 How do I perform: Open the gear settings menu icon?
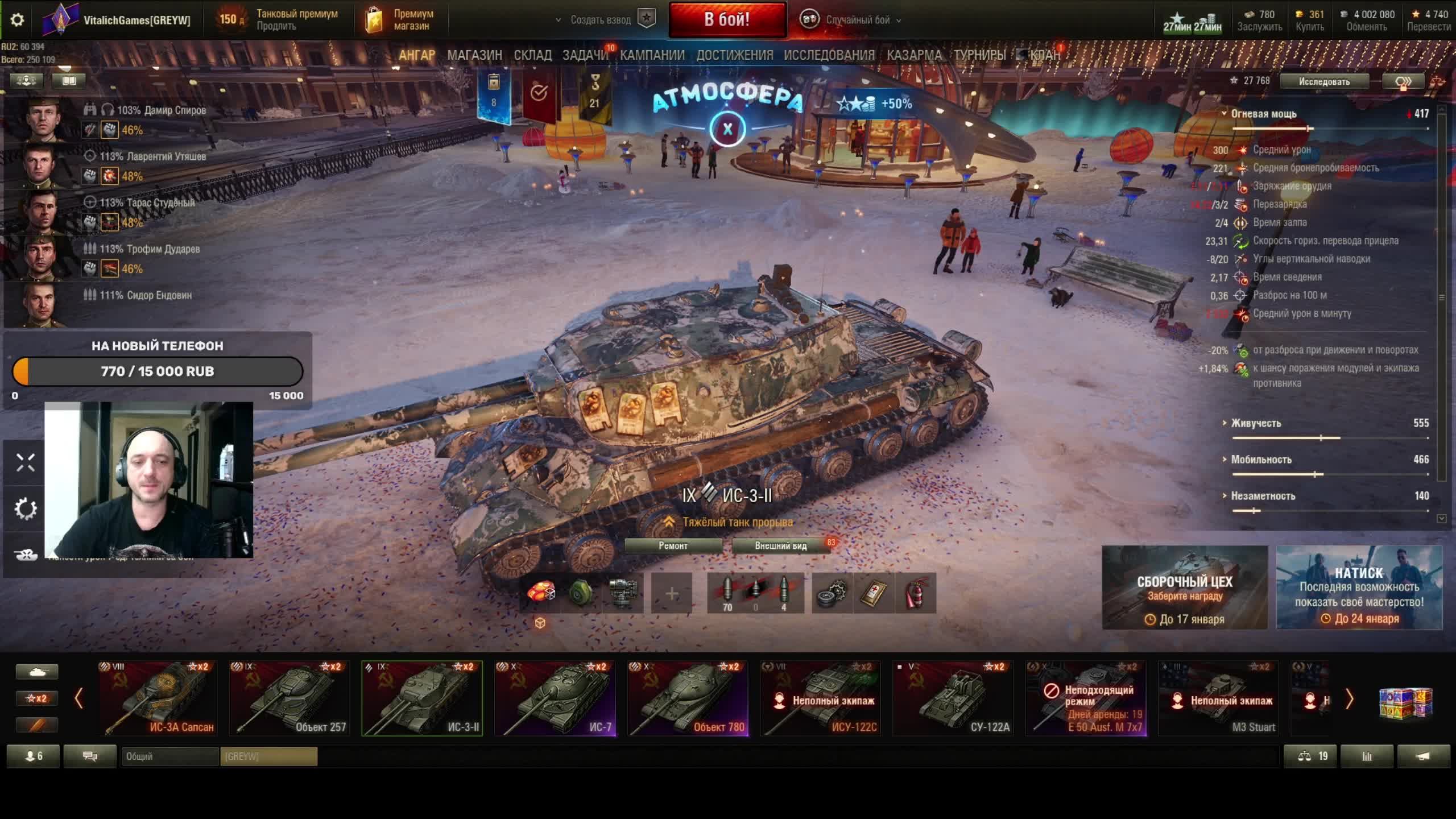coord(17,20)
